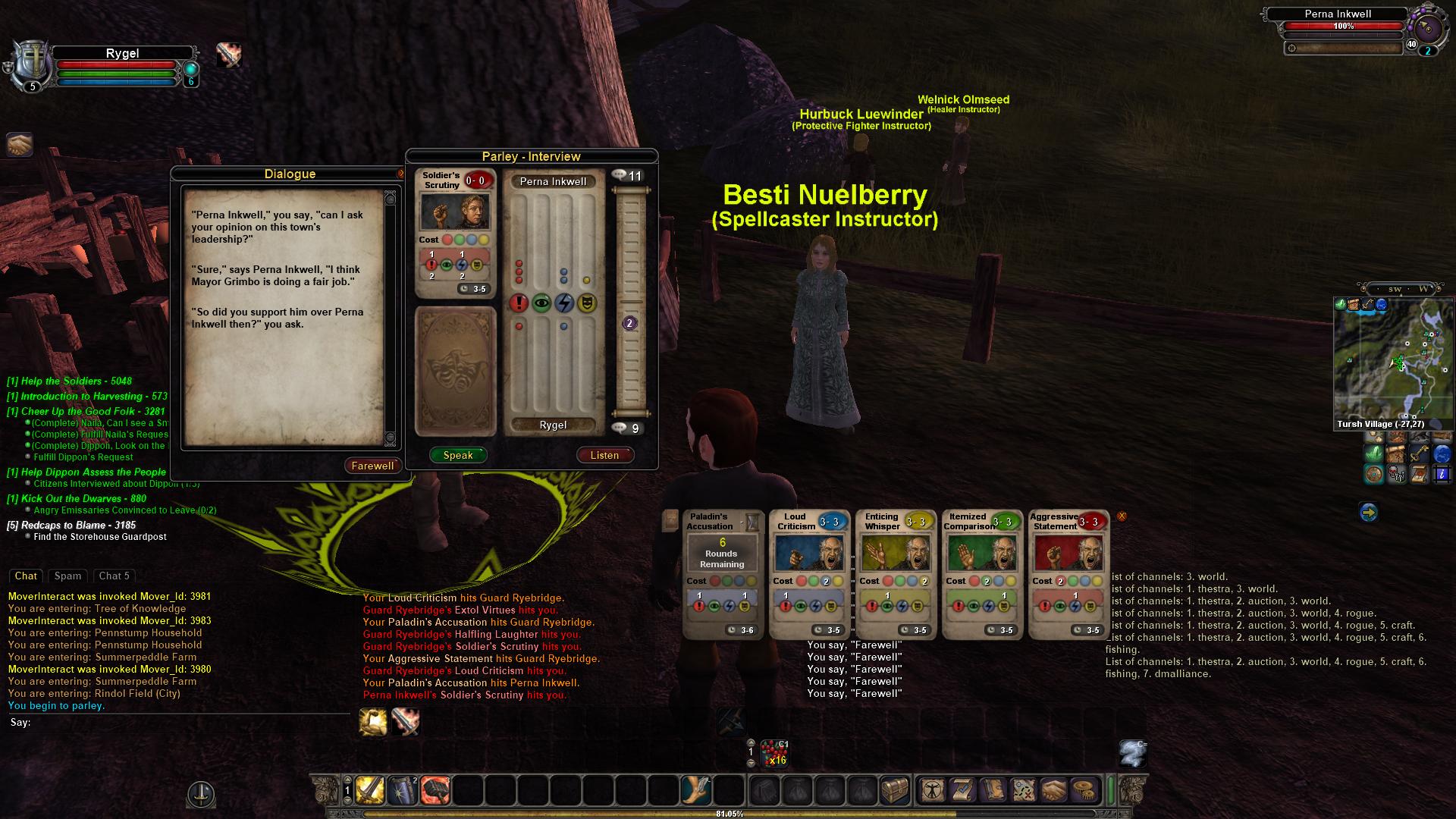Open the Chat 5 tab
Viewport: 1456px width, 819px height.
coord(115,576)
